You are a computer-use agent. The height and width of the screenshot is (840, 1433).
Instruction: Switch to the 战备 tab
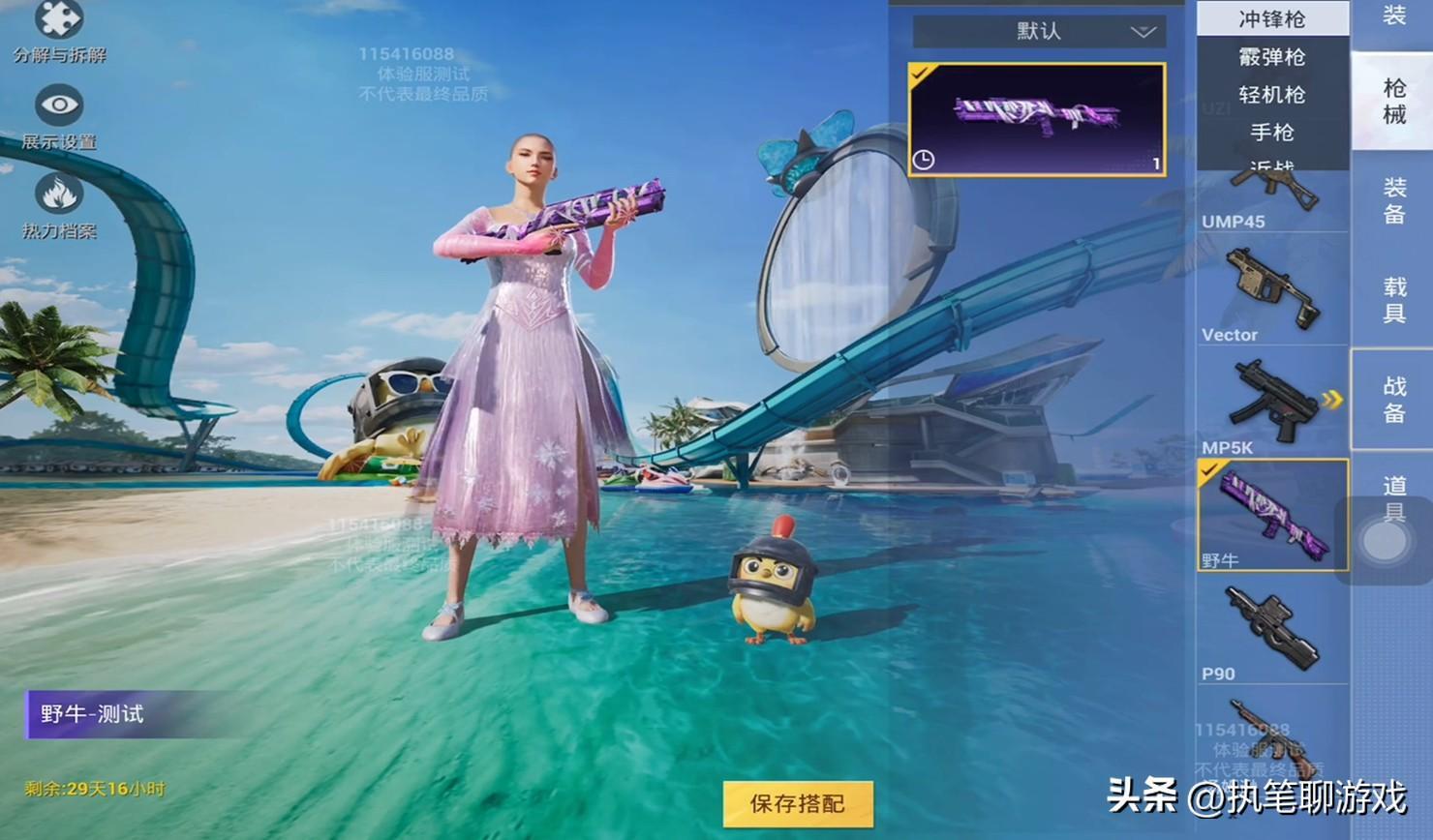click(x=1393, y=400)
